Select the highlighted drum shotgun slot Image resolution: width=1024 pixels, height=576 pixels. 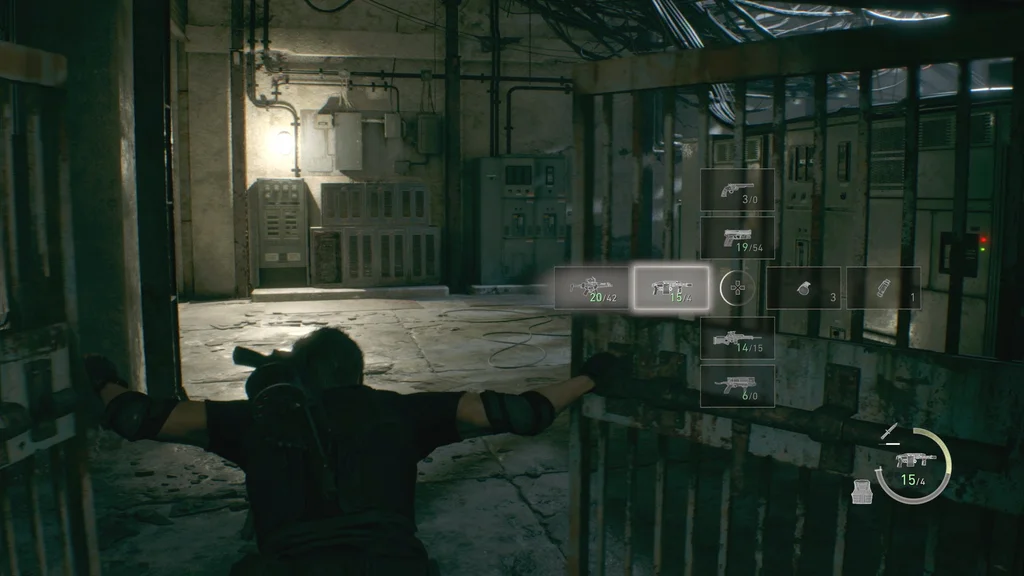(671, 287)
